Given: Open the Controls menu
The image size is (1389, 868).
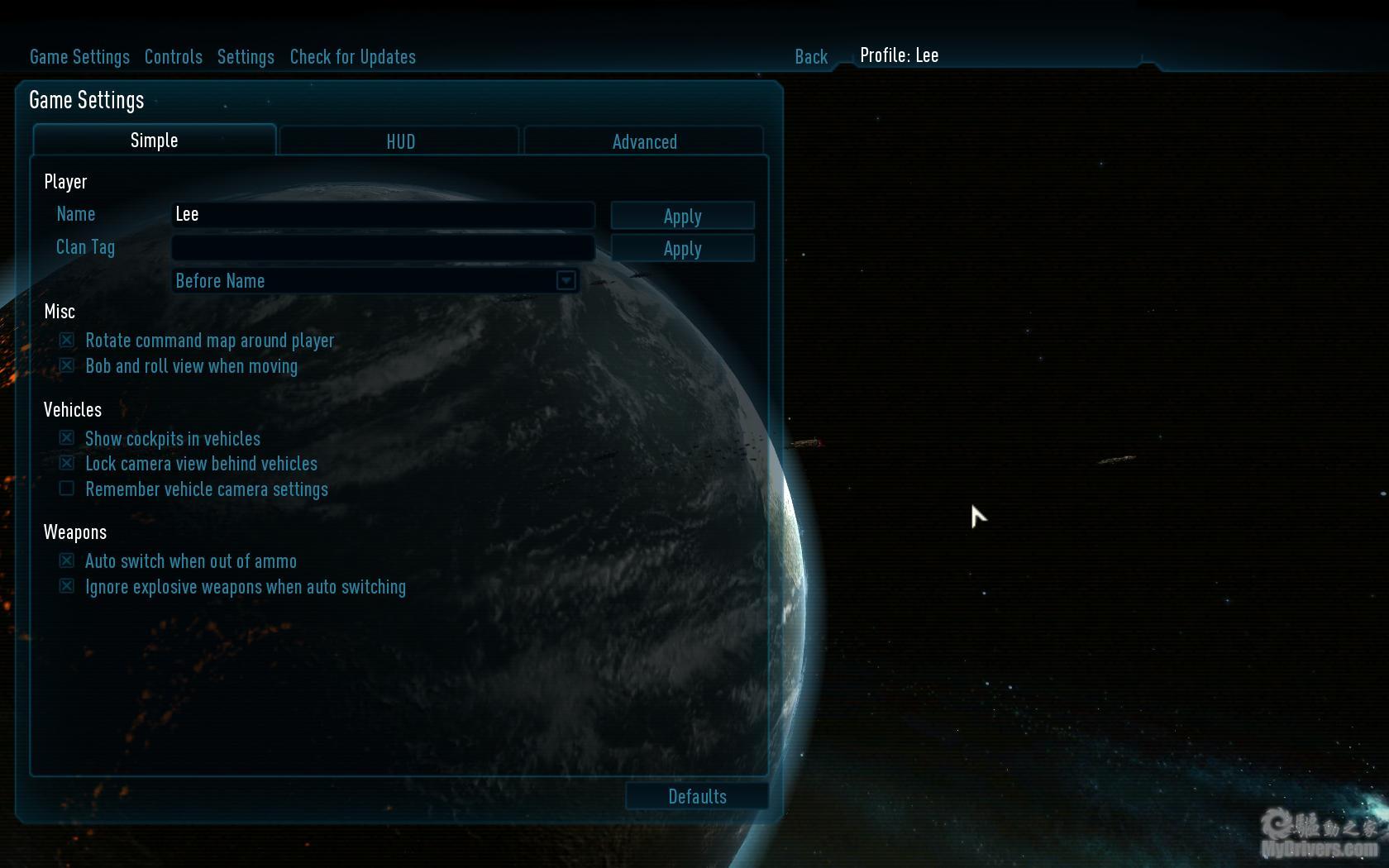Looking at the screenshot, I should pyautogui.click(x=173, y=57).
